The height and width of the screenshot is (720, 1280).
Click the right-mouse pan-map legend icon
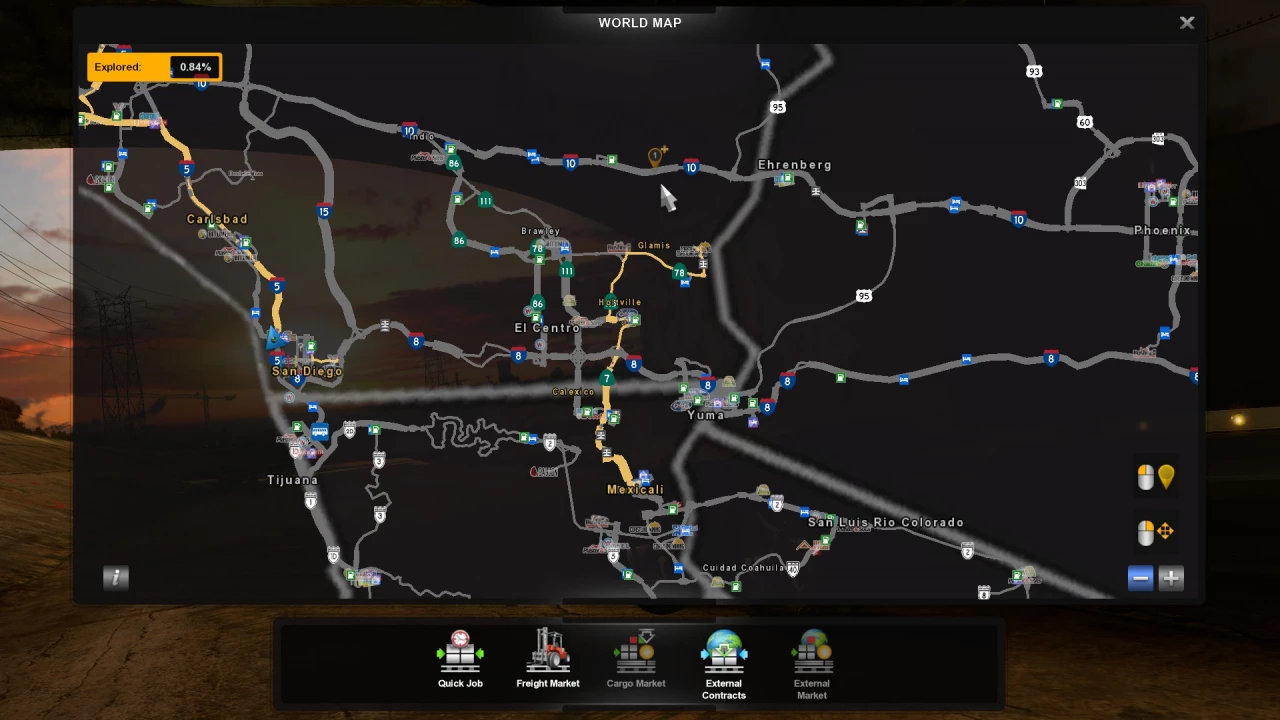pyautogui.click(x=1155, y=531)
